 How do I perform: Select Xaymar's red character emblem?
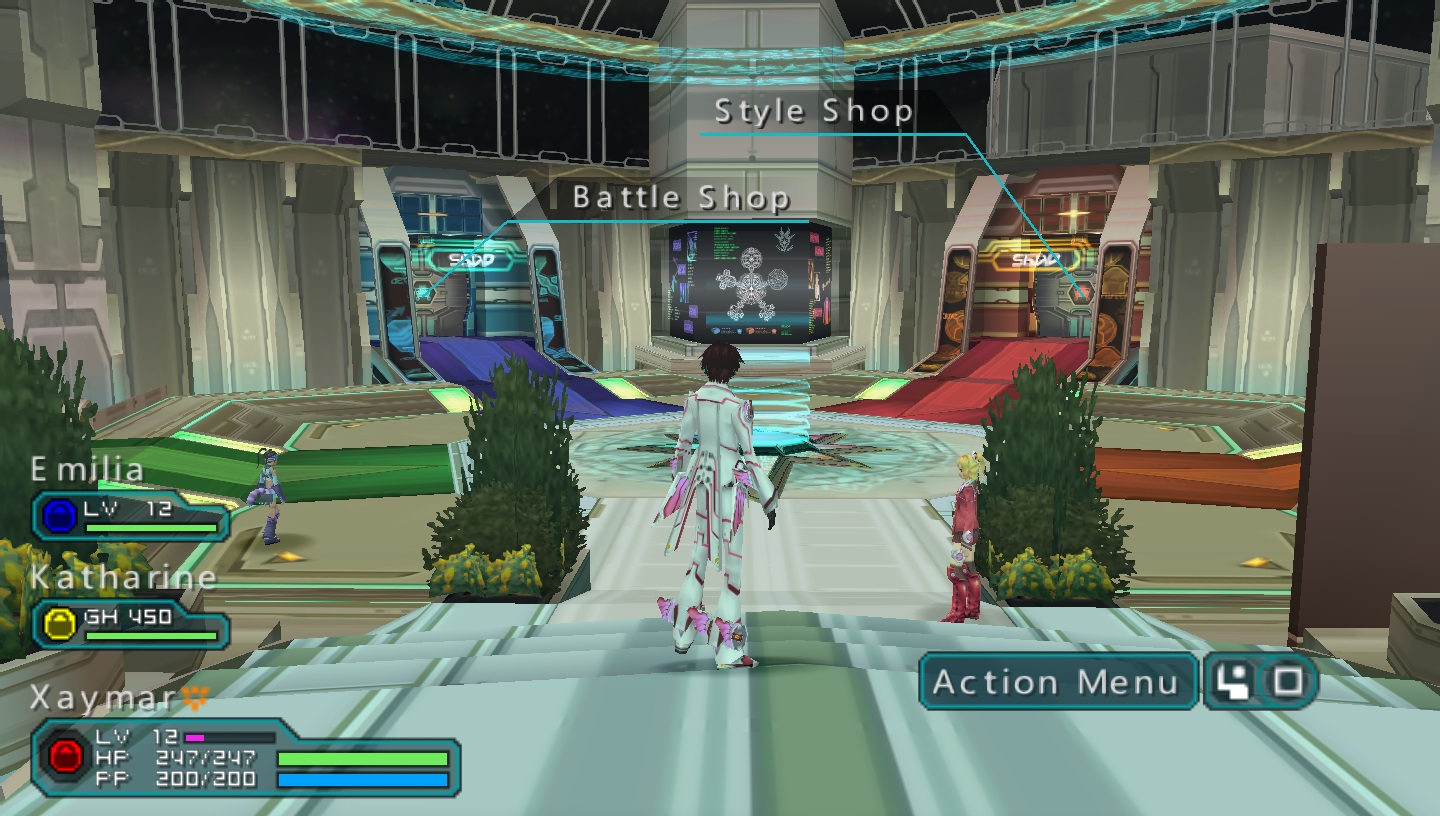click(x=66, y=757)
